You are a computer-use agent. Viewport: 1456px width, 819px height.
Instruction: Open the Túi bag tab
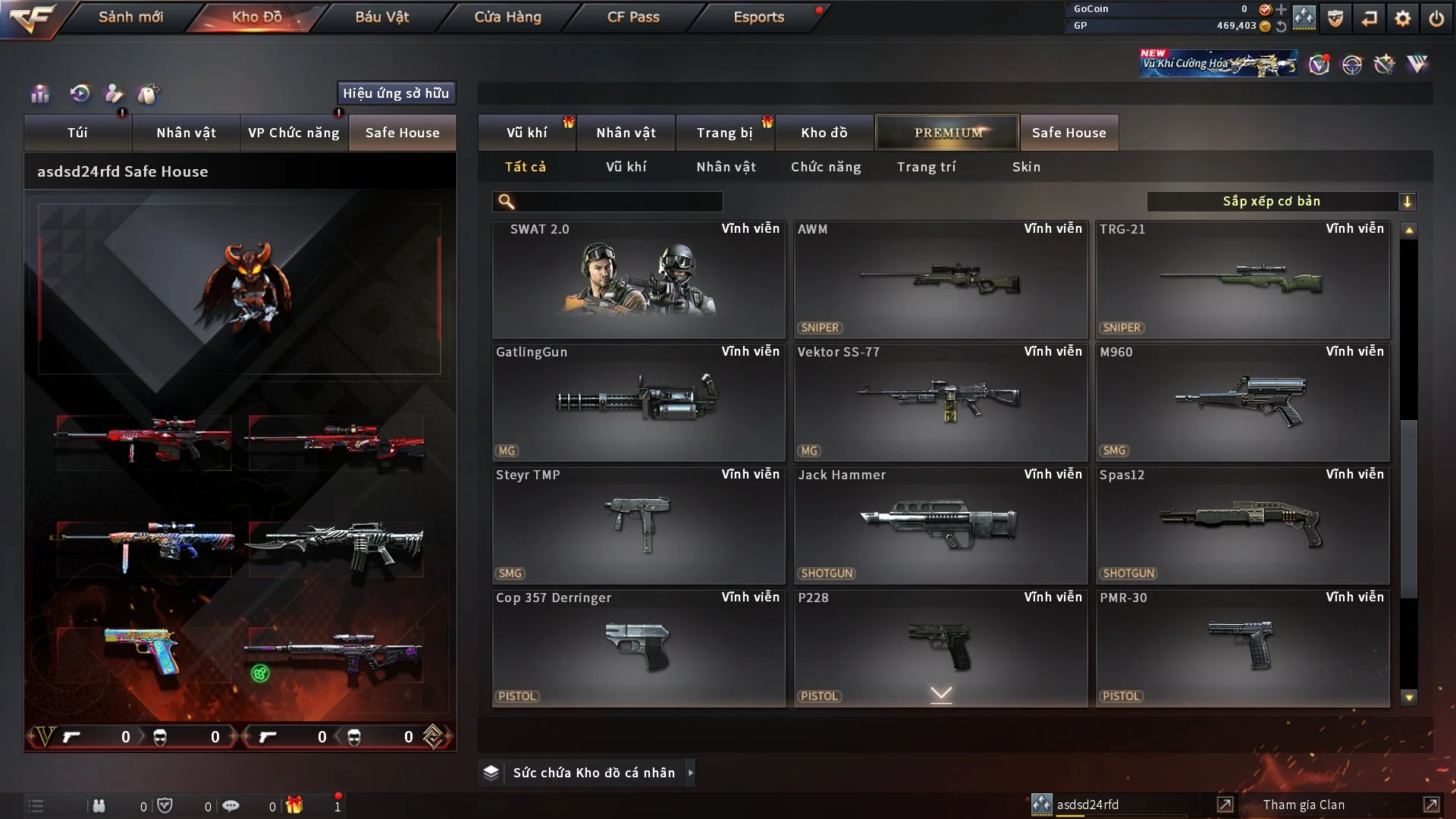[x=77, y=133]
